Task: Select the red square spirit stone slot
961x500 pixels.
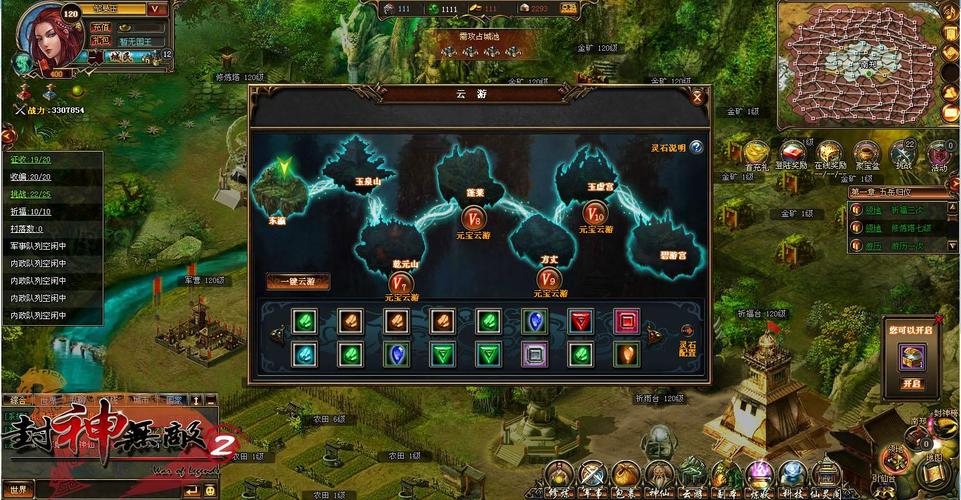Action: click(626, 321)
